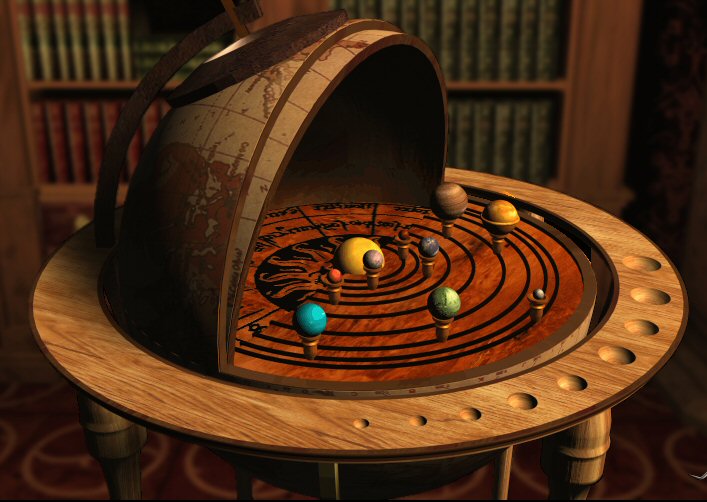Choose the pale purple planet beside the sun
This screenshot has height=502, width=707.
point(373,260)
